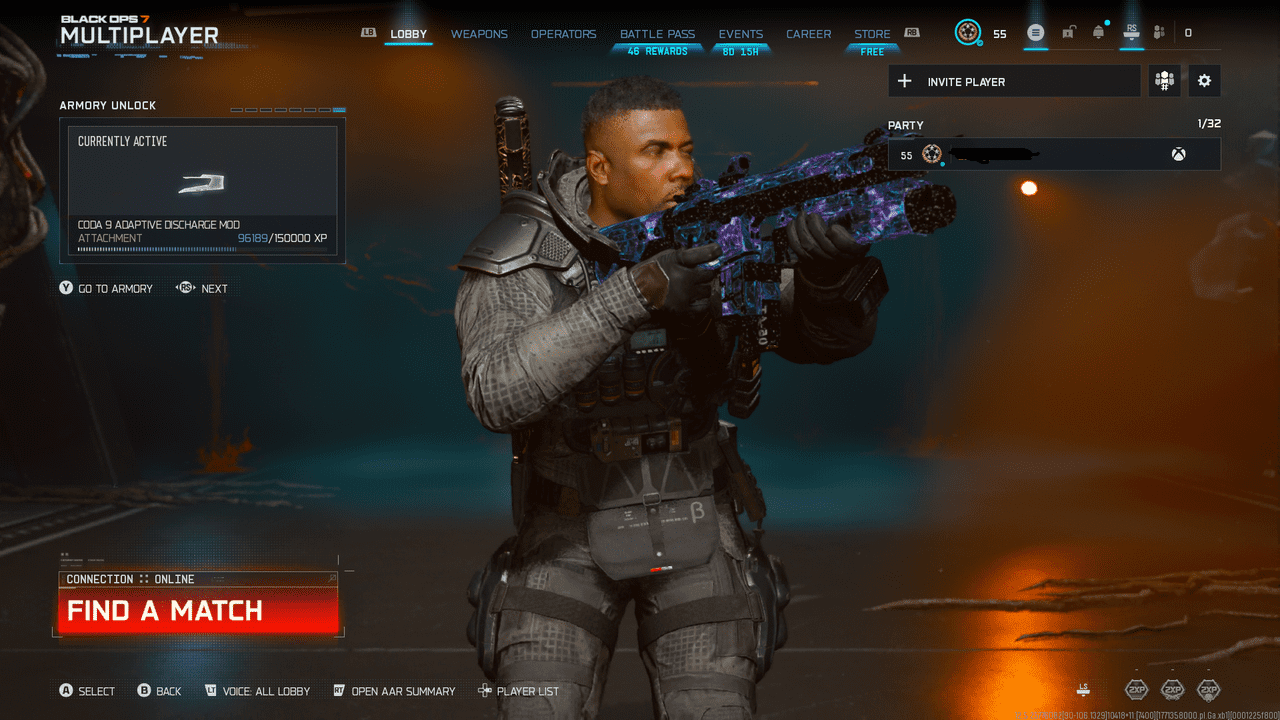
Task: Click FIND A MATCH
Action: pyautogui.click(x=197, y=611)
